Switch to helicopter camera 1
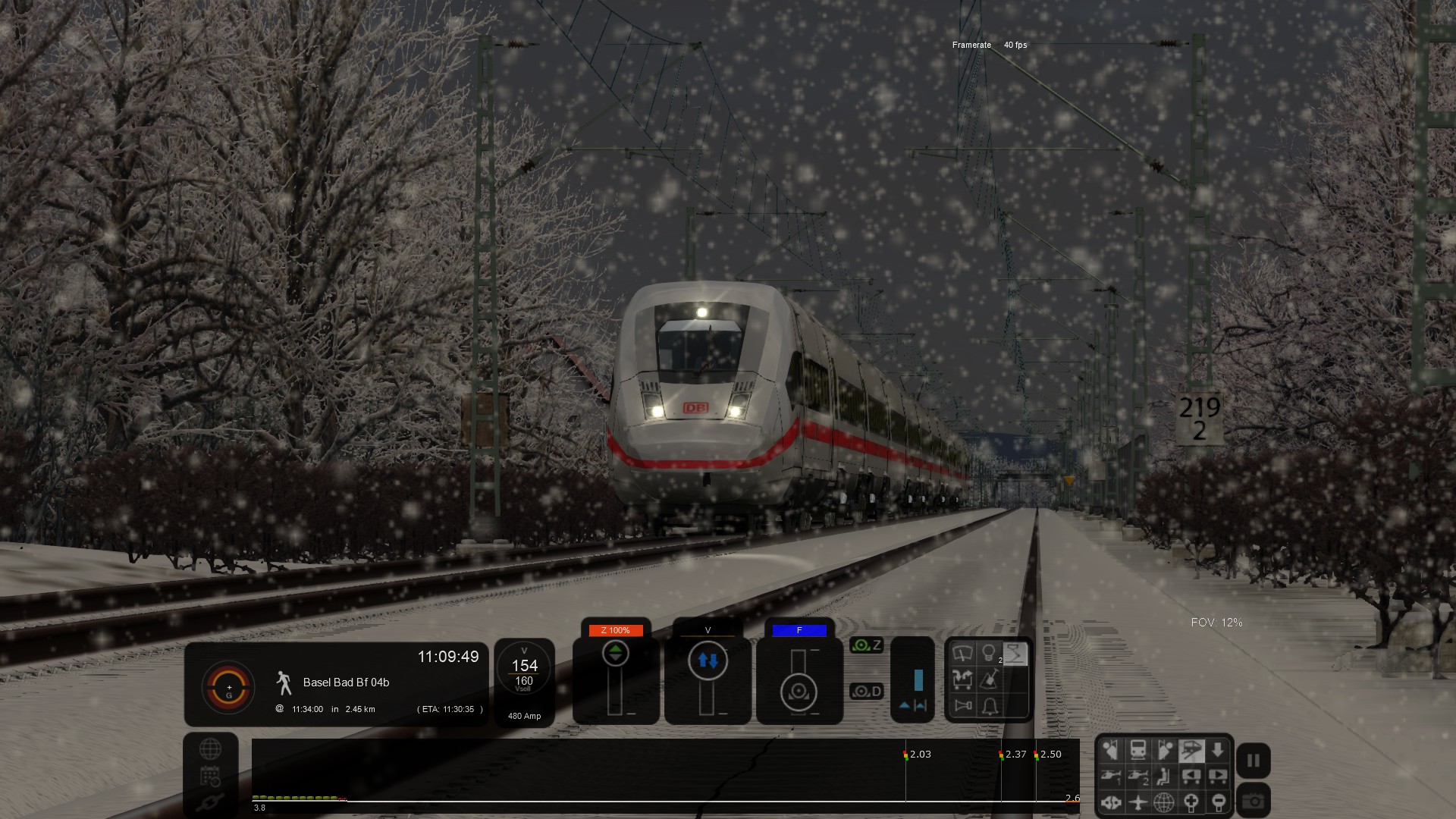 tap(1111, 776)
